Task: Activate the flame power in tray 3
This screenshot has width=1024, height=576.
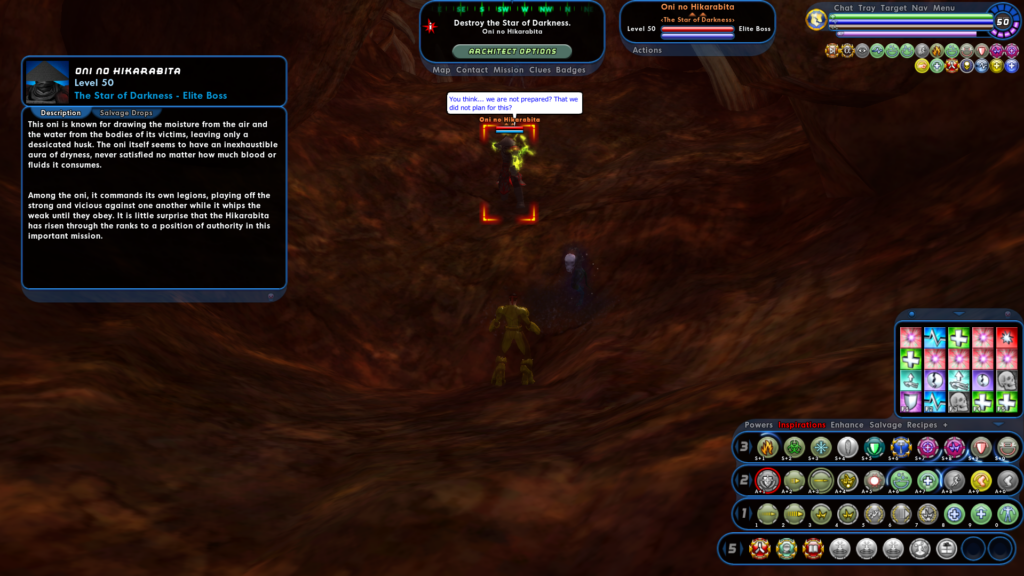Action: click(767, 447)
